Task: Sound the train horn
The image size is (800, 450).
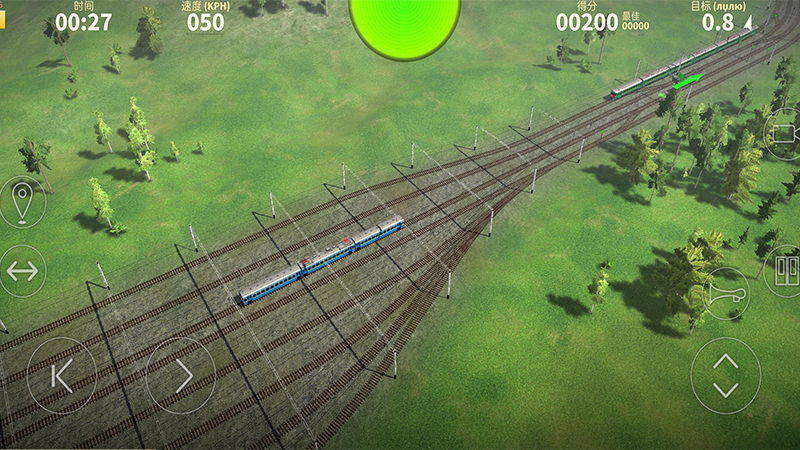Action: (x=726, y=293)
